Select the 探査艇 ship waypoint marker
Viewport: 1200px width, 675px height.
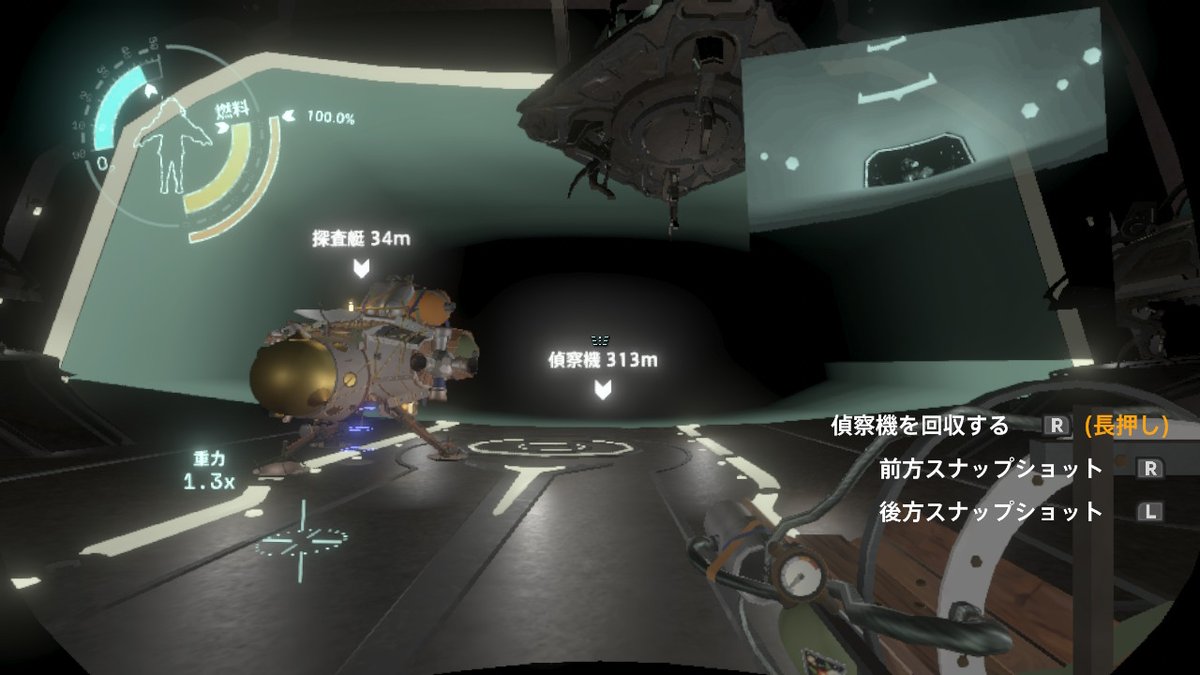pos(361,267)
